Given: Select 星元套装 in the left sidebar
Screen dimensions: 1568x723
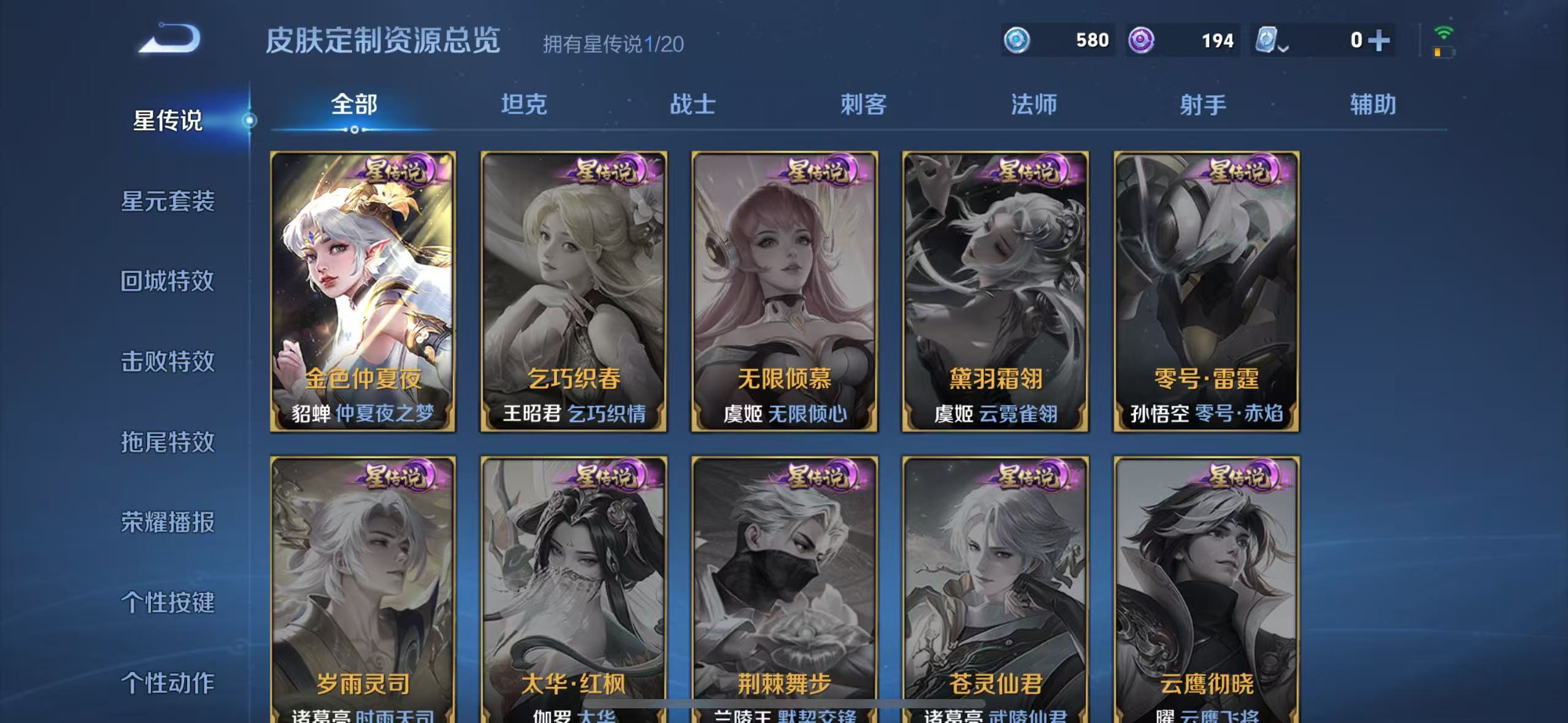Looking at the screenshot, I should pos(170,202).
